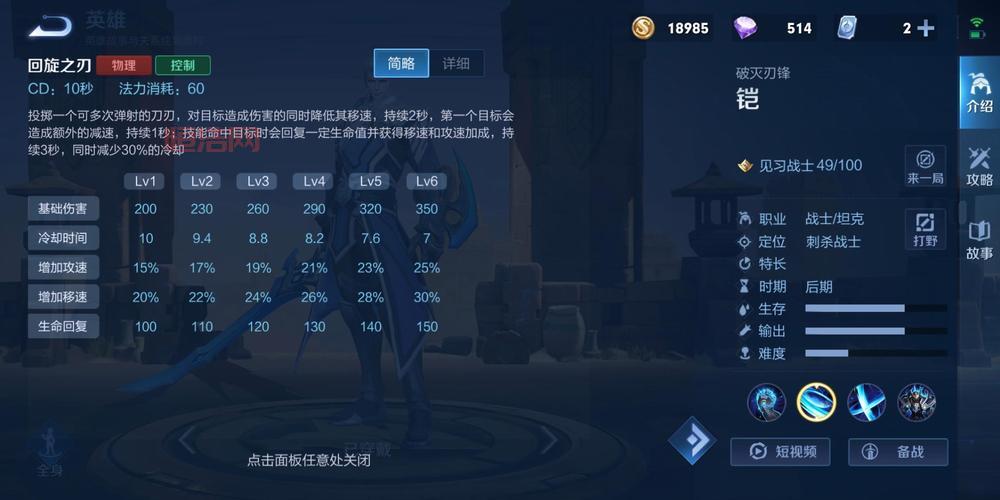Screen dimensions: 1000x500
Task: Click the purple diamond currency icon
Action: coord(745,28)
